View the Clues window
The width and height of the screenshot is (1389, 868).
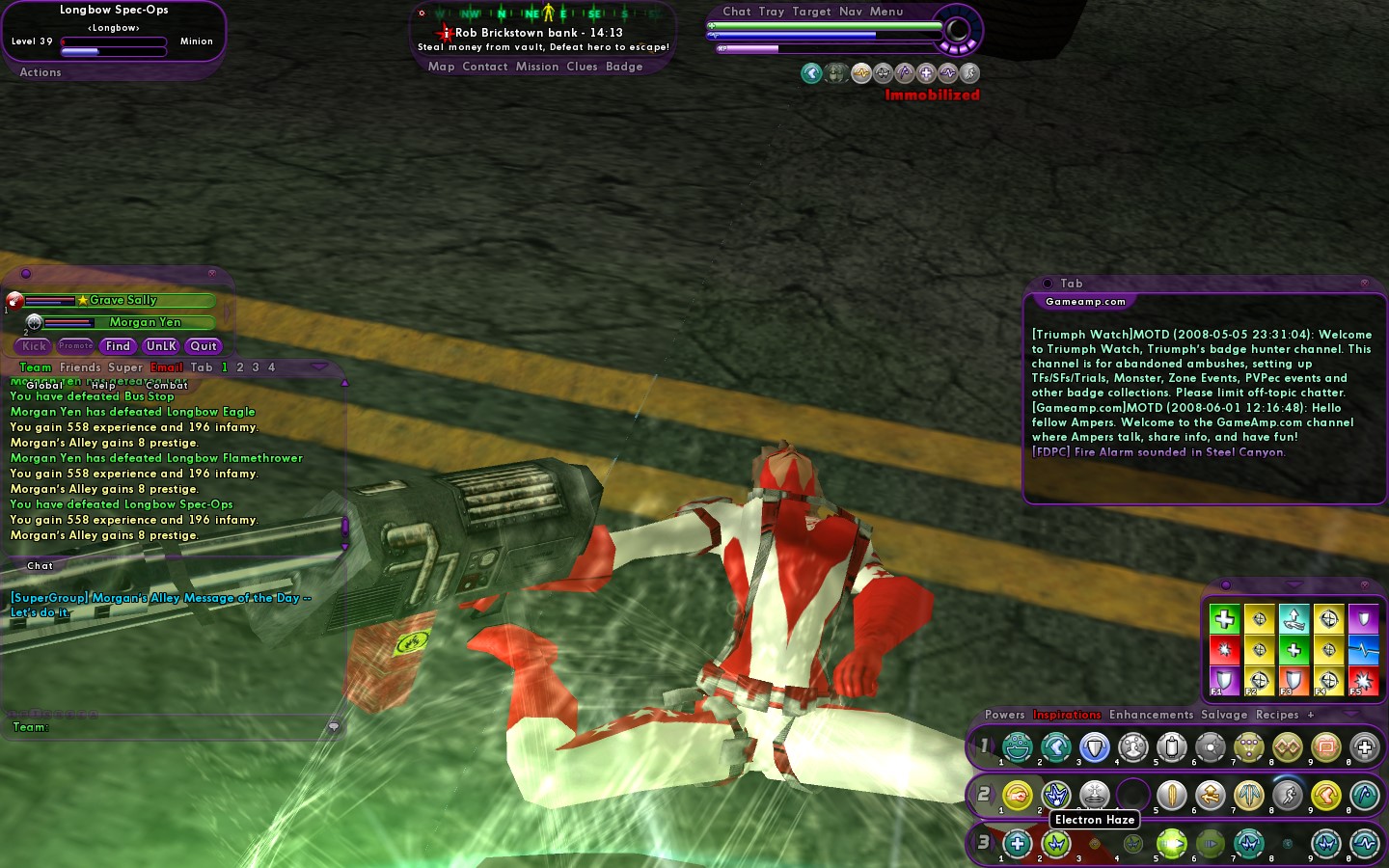(582, 67)
